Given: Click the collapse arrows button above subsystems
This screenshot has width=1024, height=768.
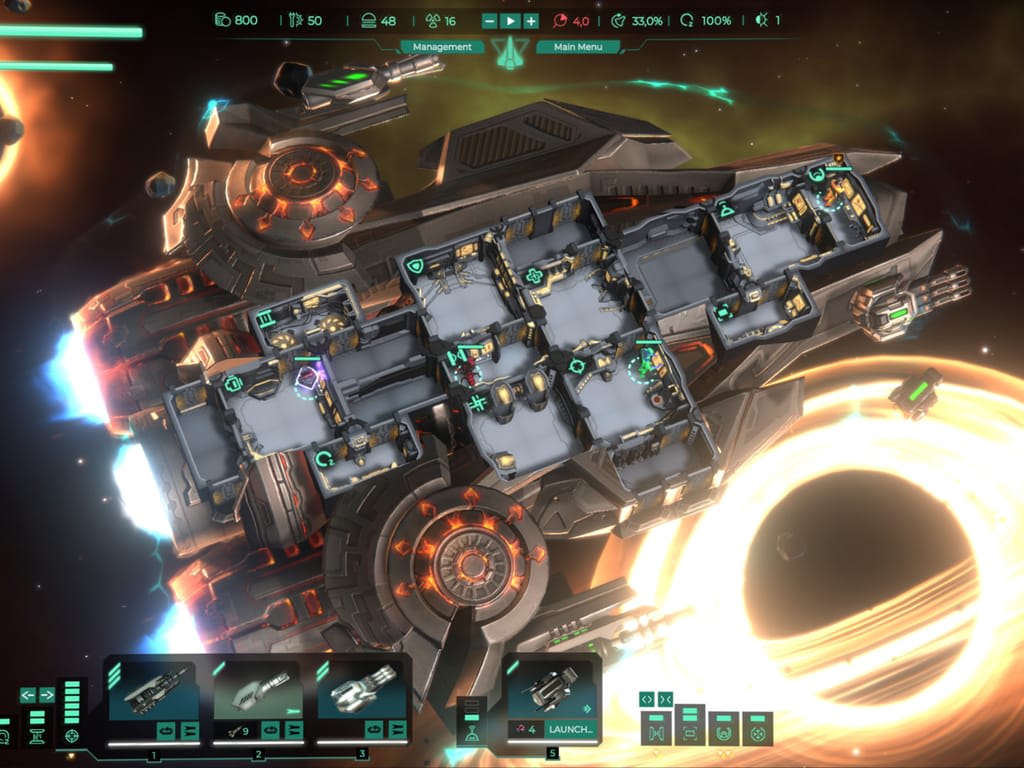Looking at the screenshot, I should click(x=667, y=698).
